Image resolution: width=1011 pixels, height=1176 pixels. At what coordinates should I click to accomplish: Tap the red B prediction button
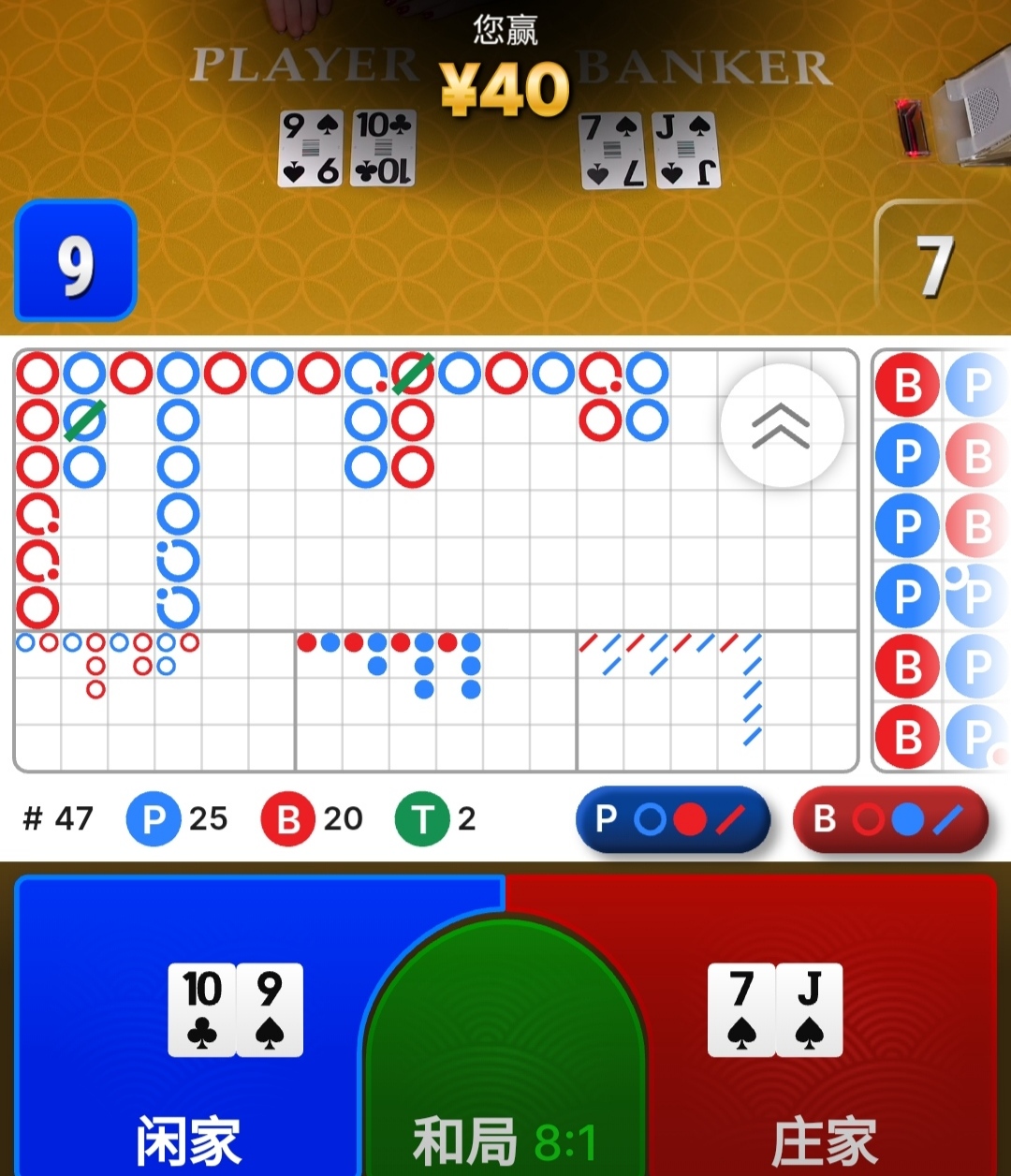click(x=890, y=819)
